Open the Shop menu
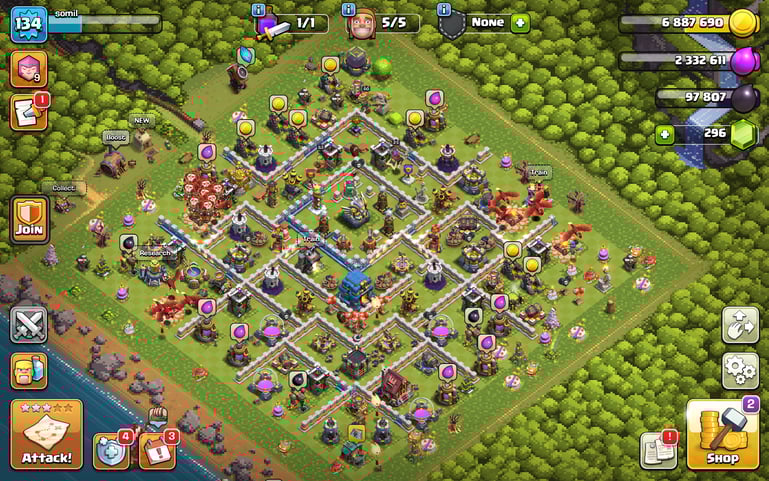Screen dimensions: 769x481 [x=722, y=435]
